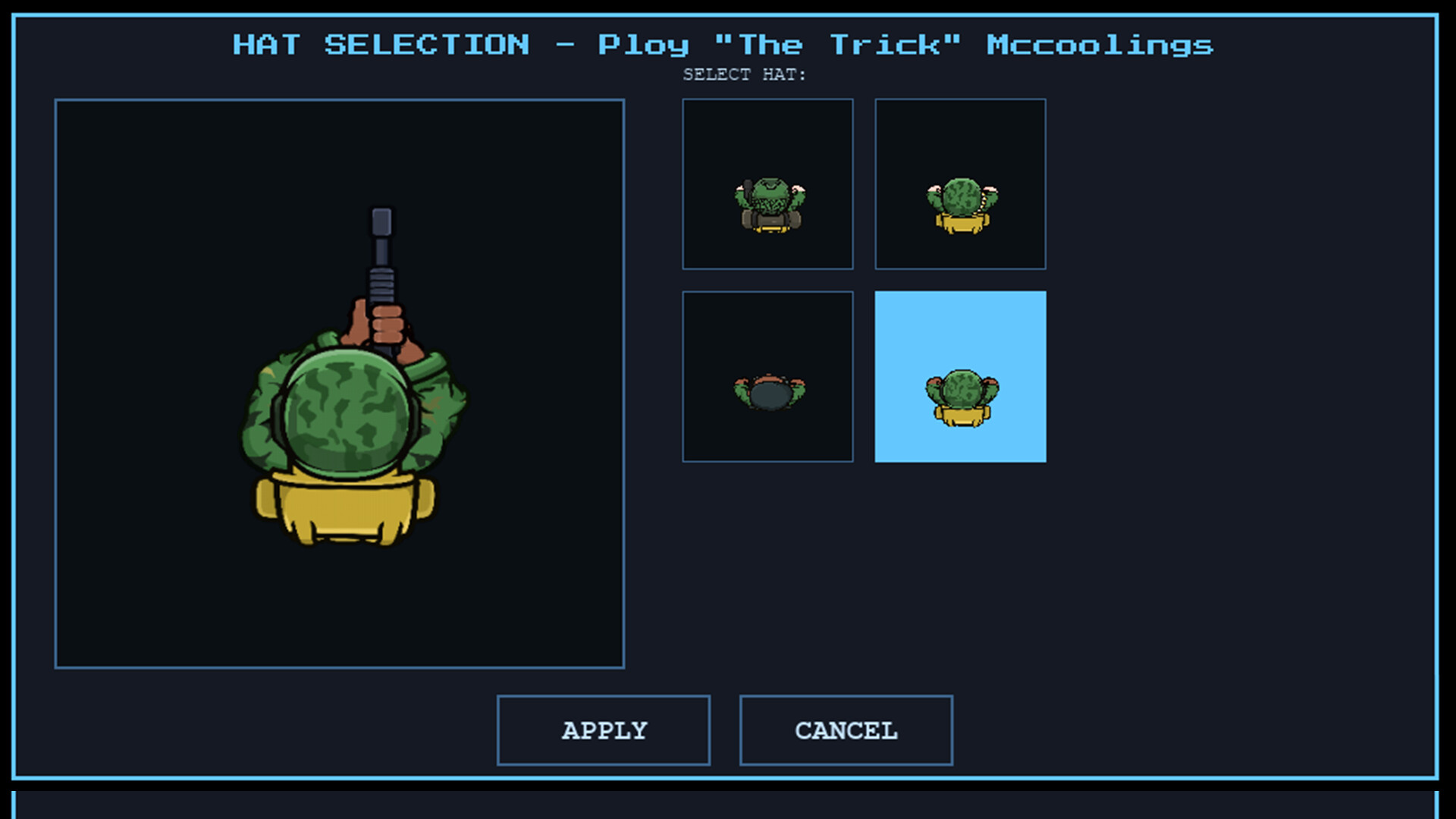This screenshot has width=1456, height=819.
Task: Toggle selection of the soldier radio-pack hat
Action: tap(767, 184)
